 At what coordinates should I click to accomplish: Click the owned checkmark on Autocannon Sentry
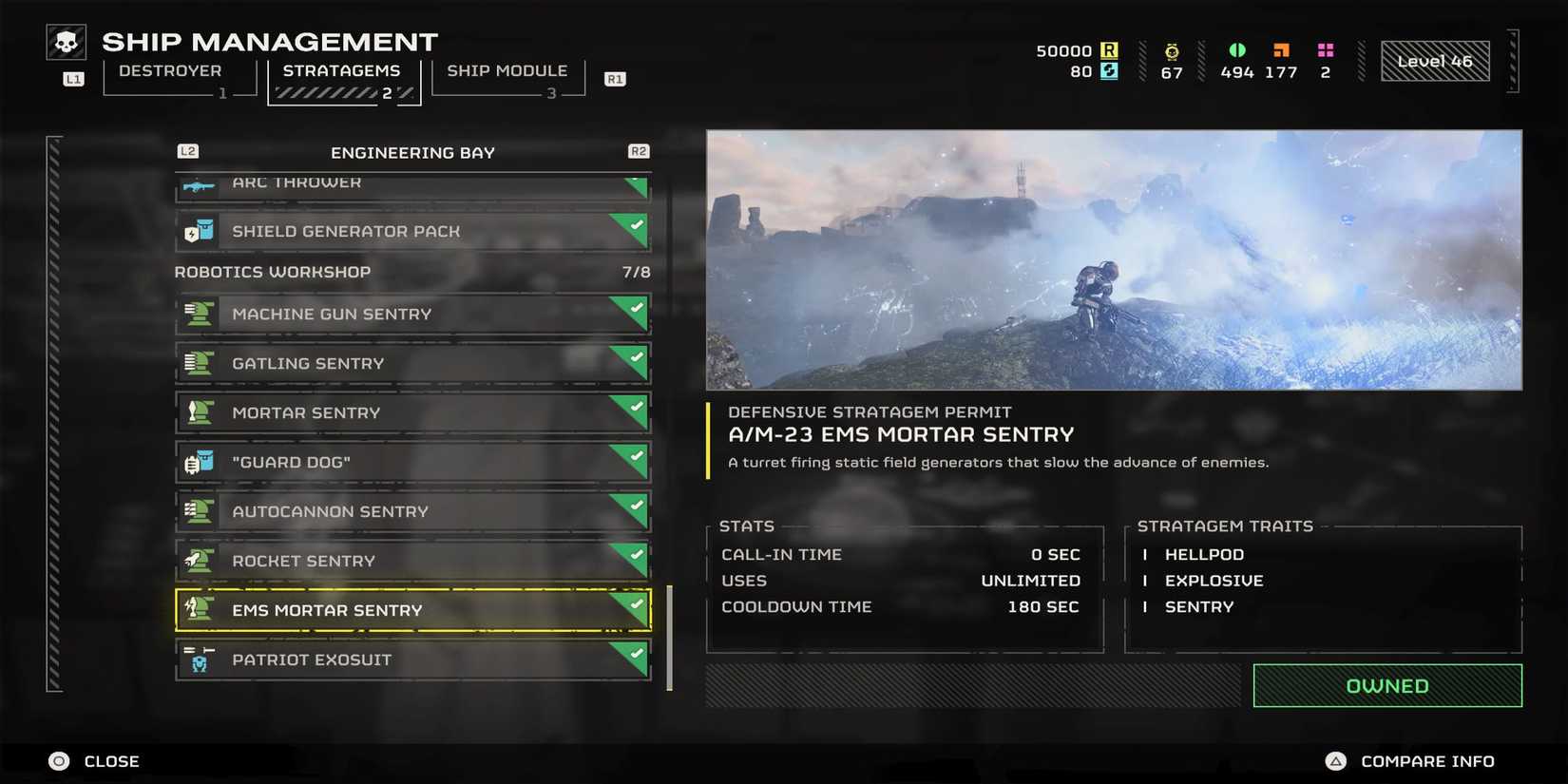point(635,506)
